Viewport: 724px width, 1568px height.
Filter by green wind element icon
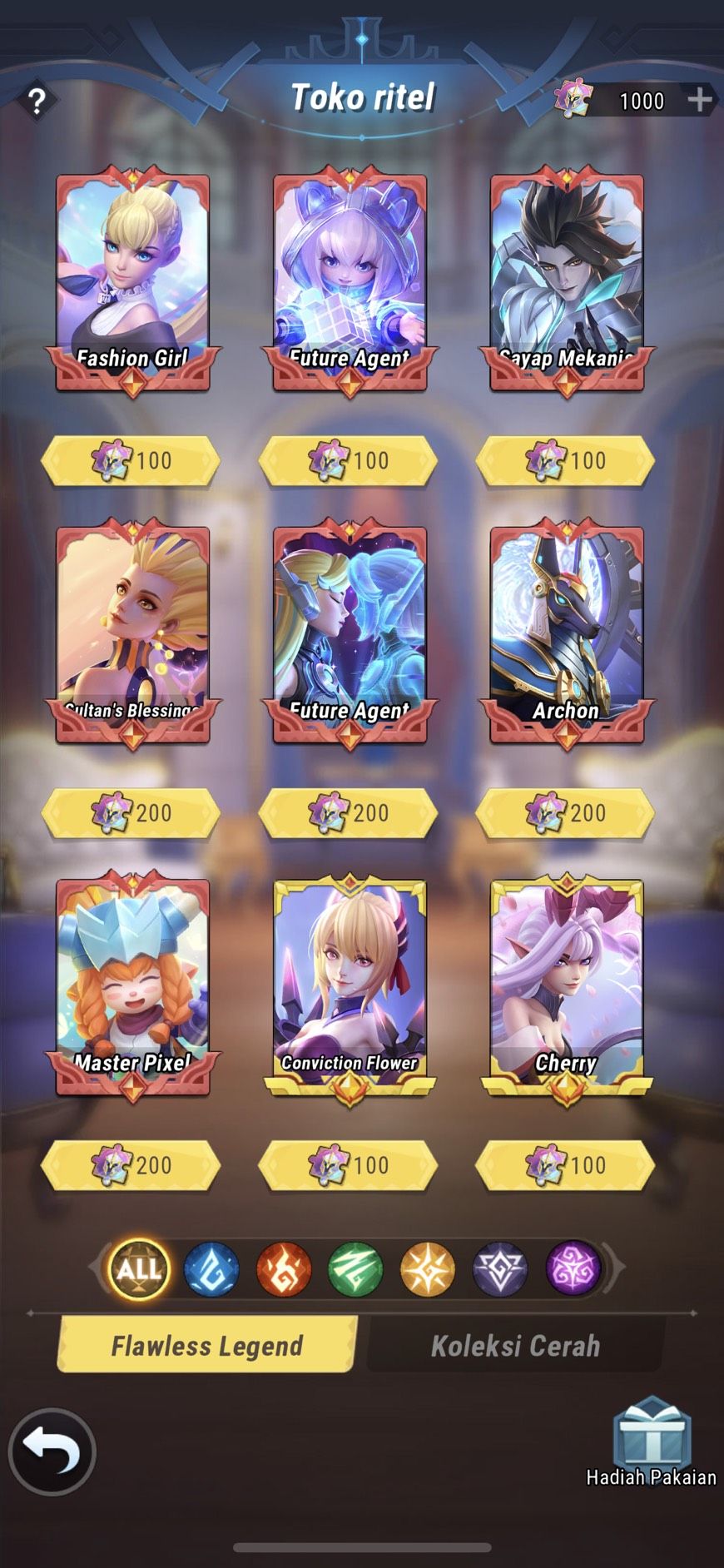click(x=355, y=1269)
